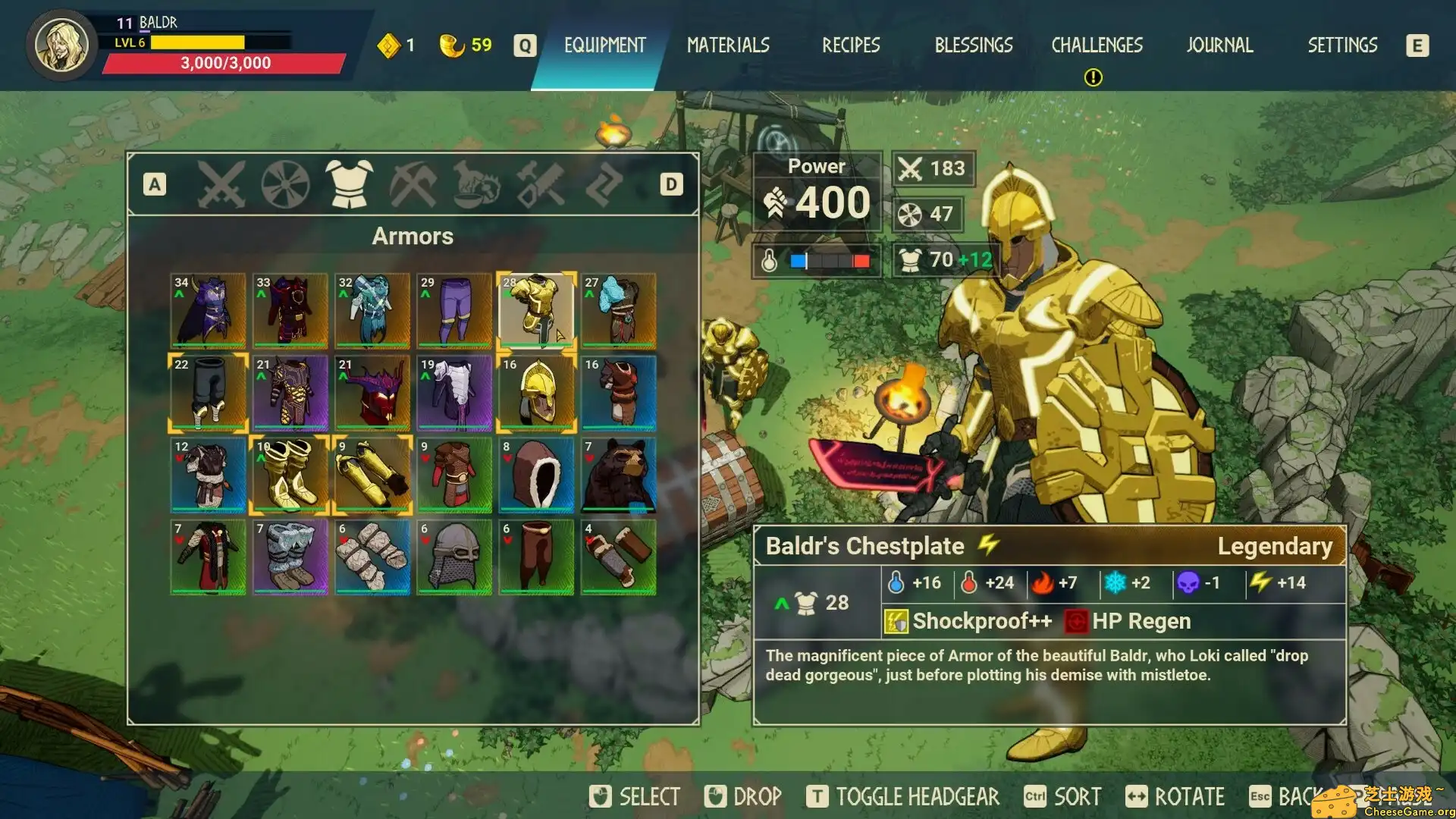The image size is (1456, 819).
Task: Toggle the HP Regen effect icon
Action: [1077, 620]
